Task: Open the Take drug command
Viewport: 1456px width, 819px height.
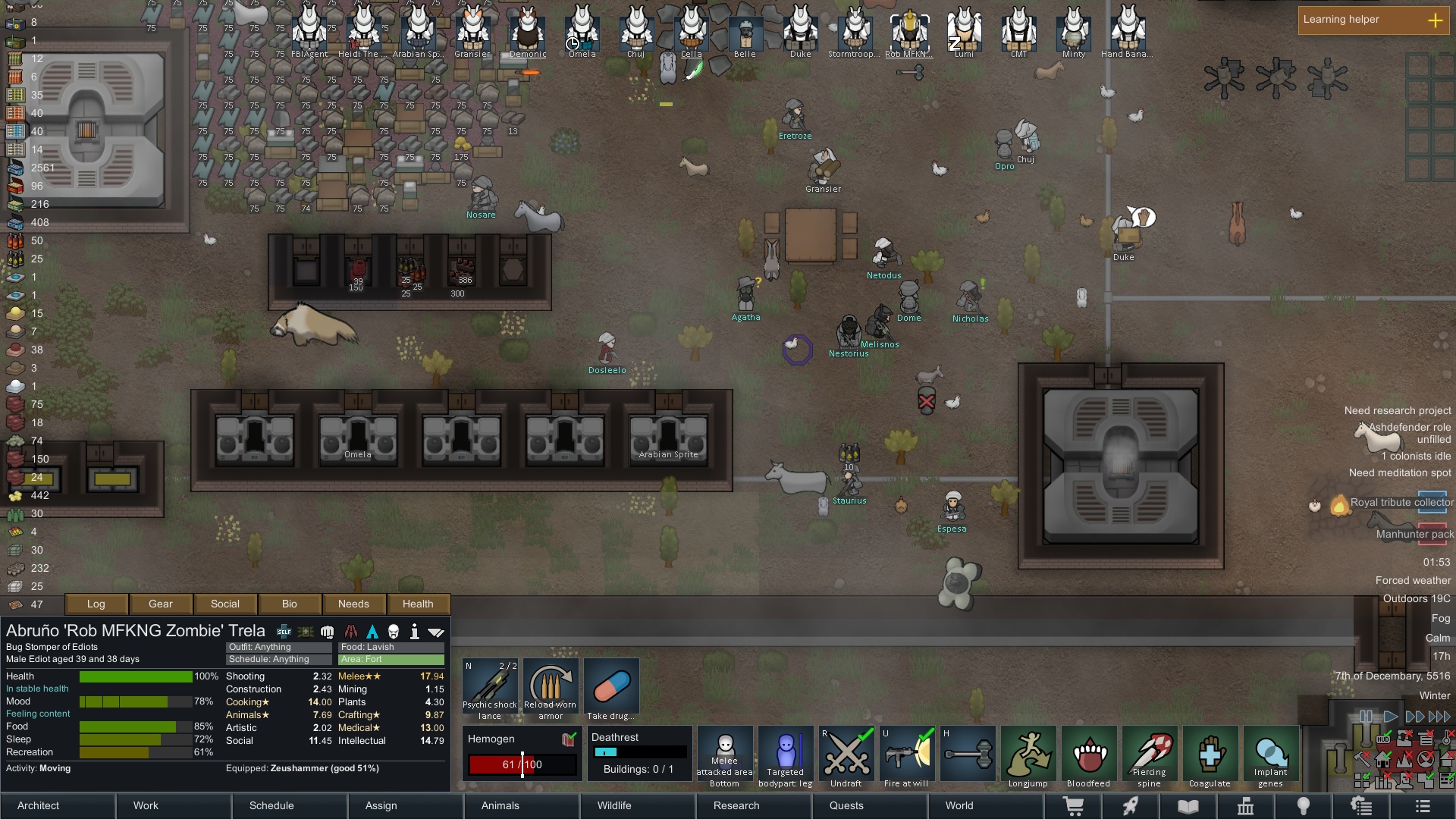Action: [611, 686]
